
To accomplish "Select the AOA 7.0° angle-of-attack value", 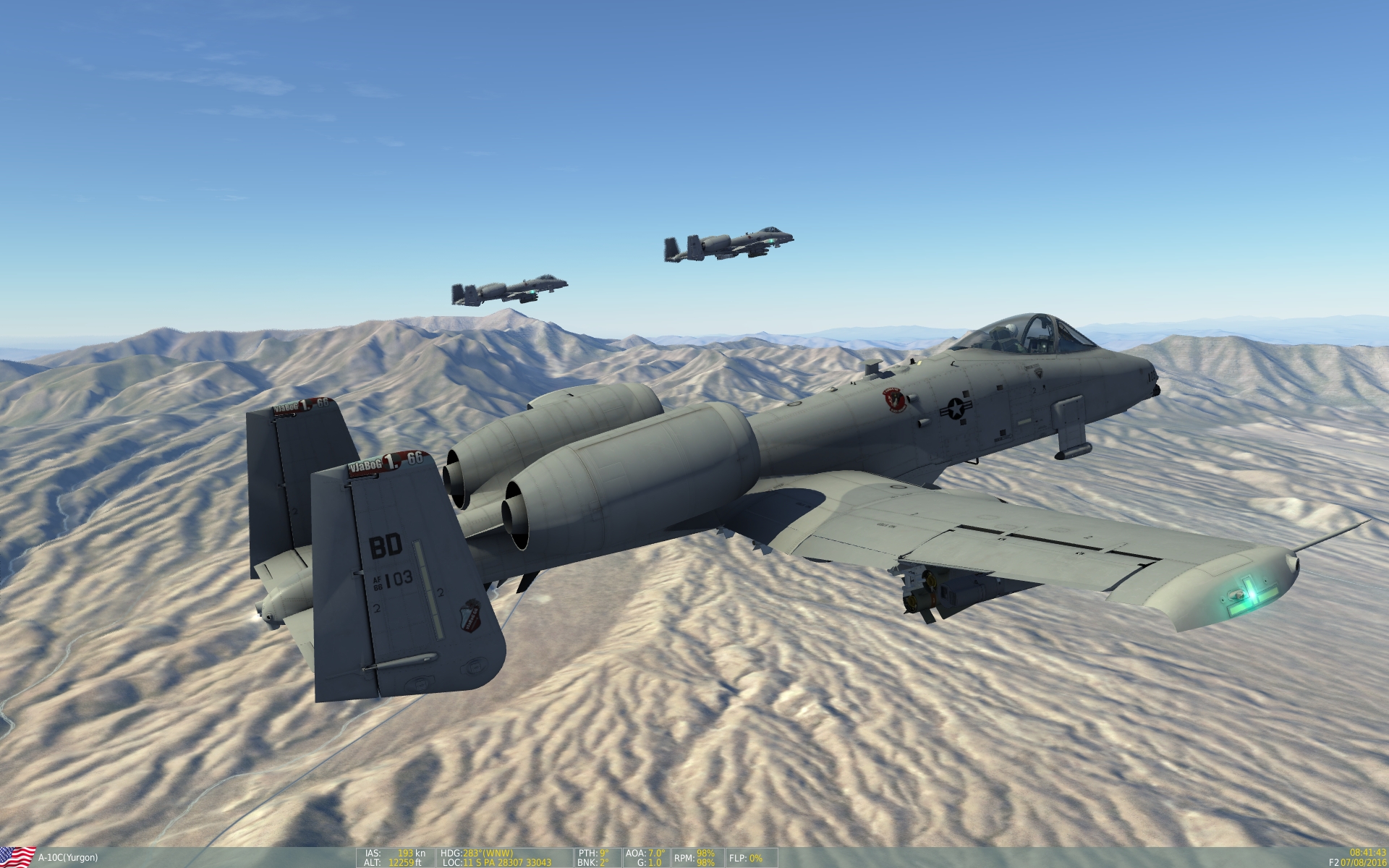I will point(646,852).
